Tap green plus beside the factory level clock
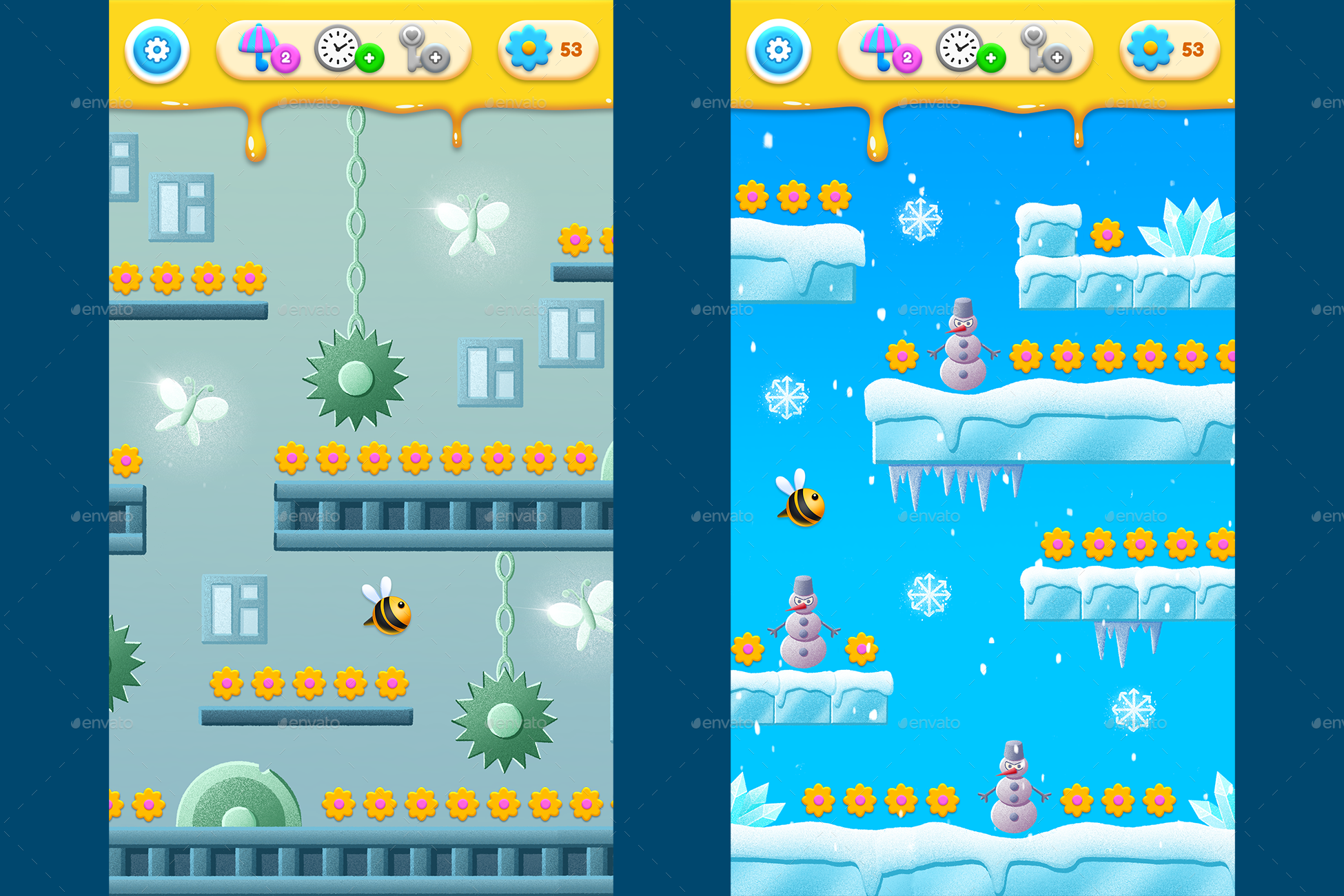The image size is (1344, 896). coord(370,59)
